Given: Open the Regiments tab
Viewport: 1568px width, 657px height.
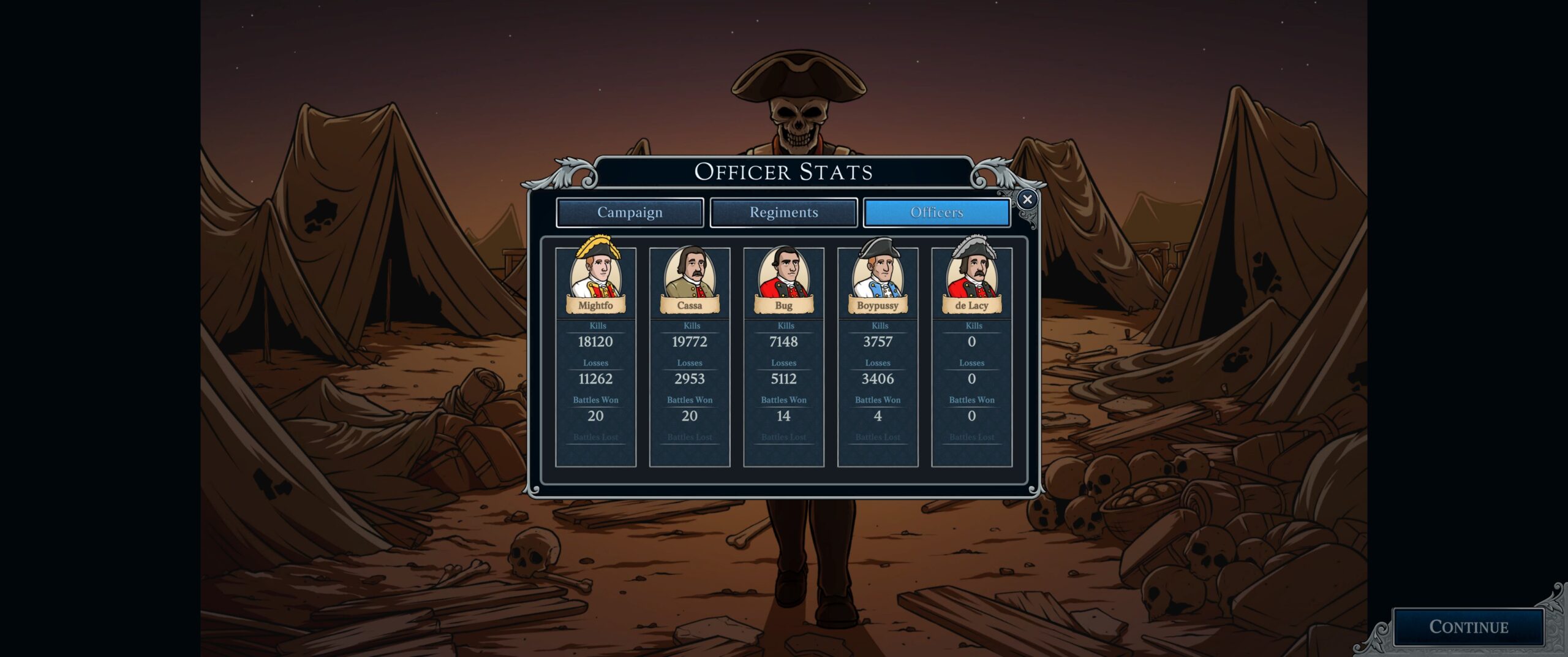Looking at the screenshot, I should [x=783, y=213].
